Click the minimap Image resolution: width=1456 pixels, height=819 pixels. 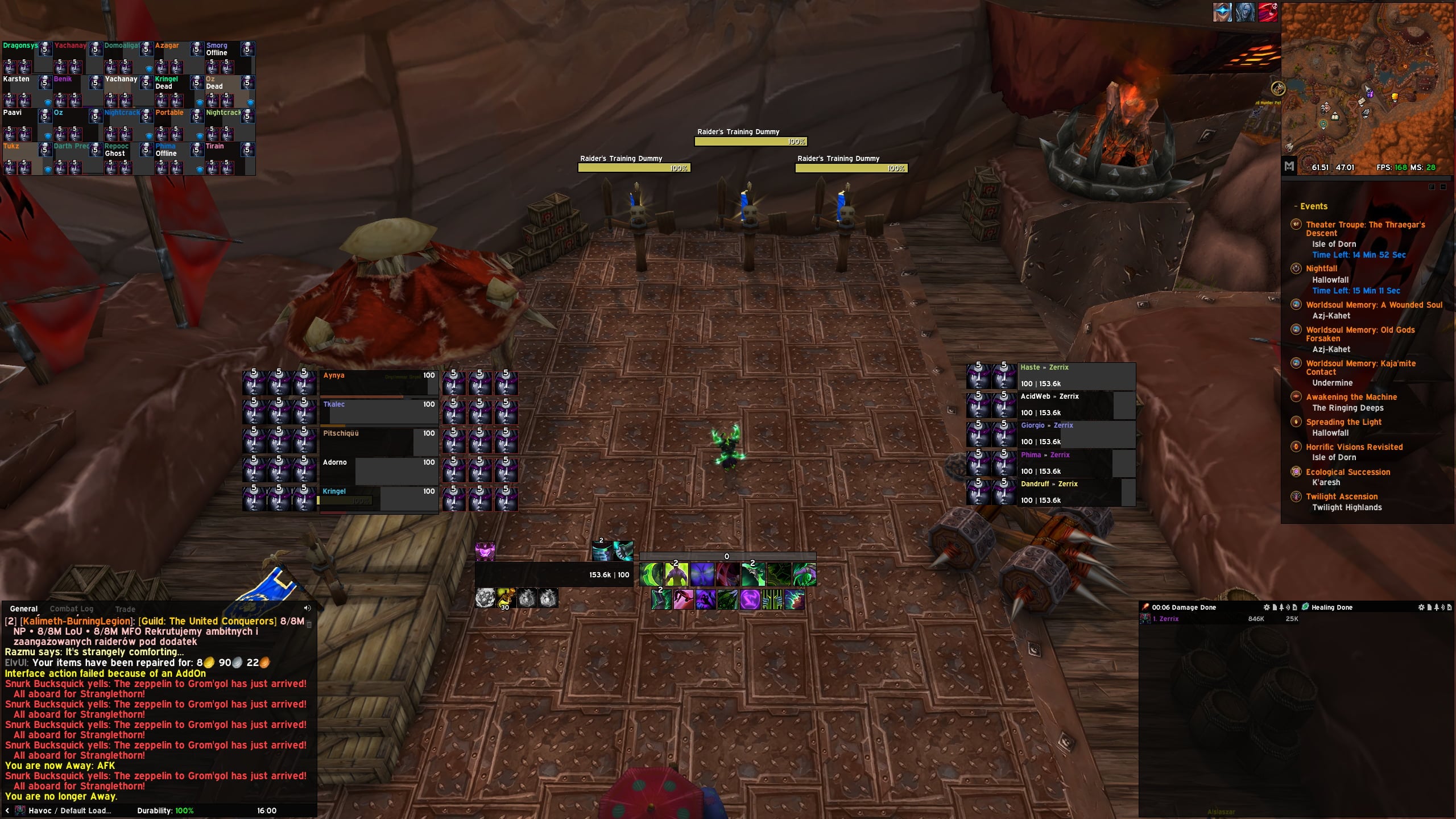coord(1367,85)
